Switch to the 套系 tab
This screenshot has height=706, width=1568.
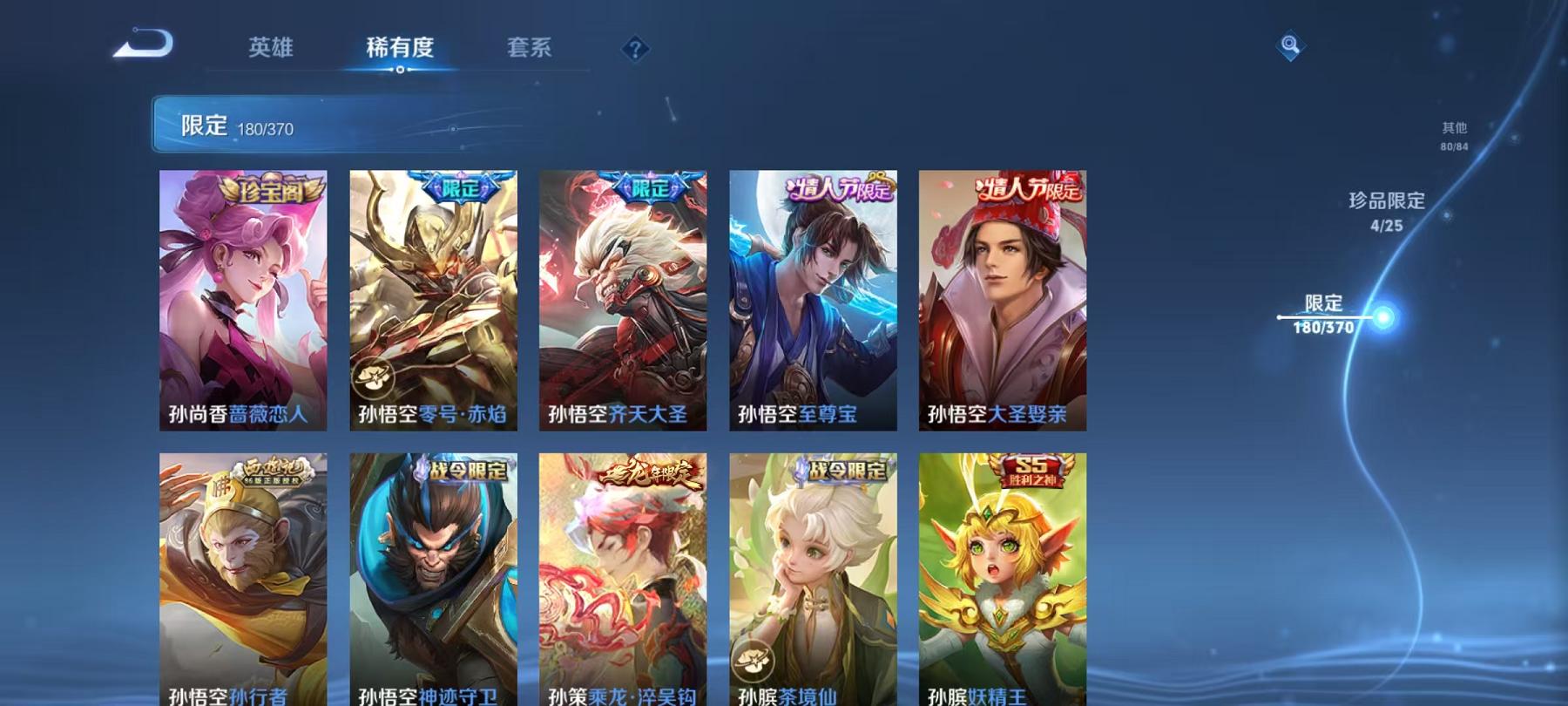pos(531,49)
